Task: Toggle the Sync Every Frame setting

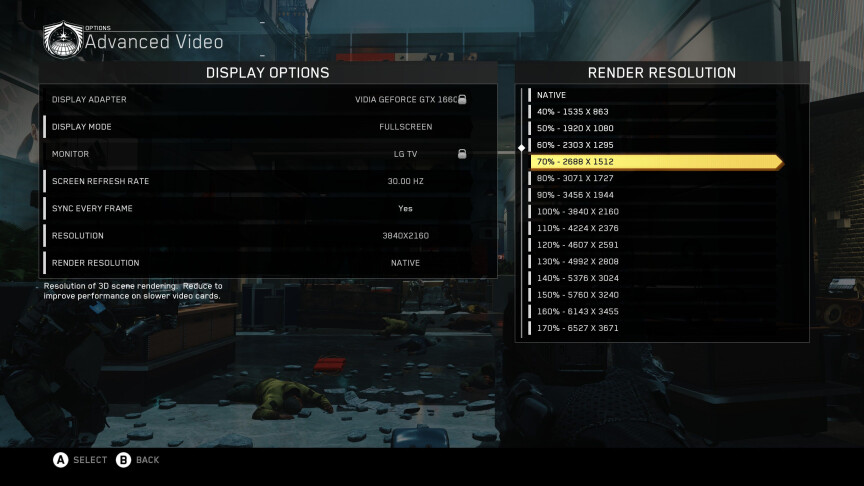Action: tap(268, 208)
